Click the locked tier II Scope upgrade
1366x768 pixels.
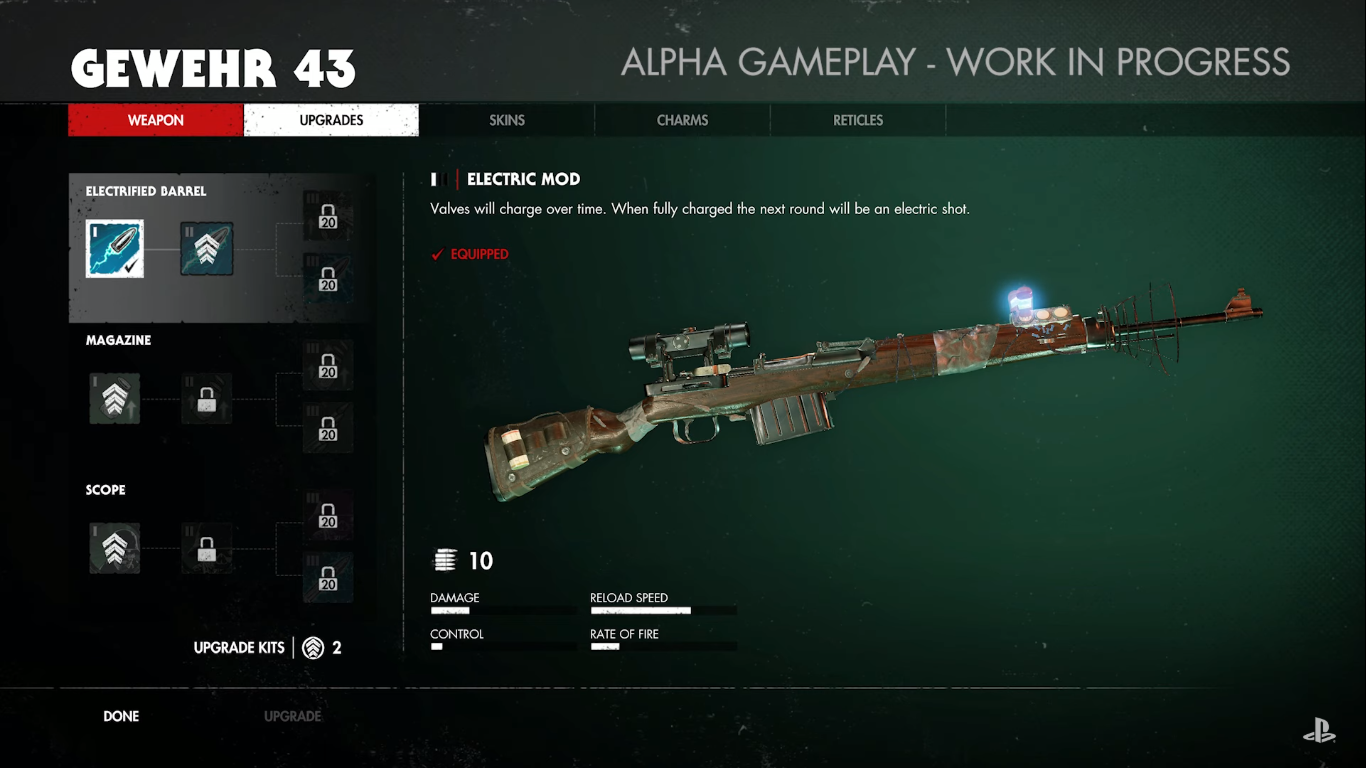point(207,548)
